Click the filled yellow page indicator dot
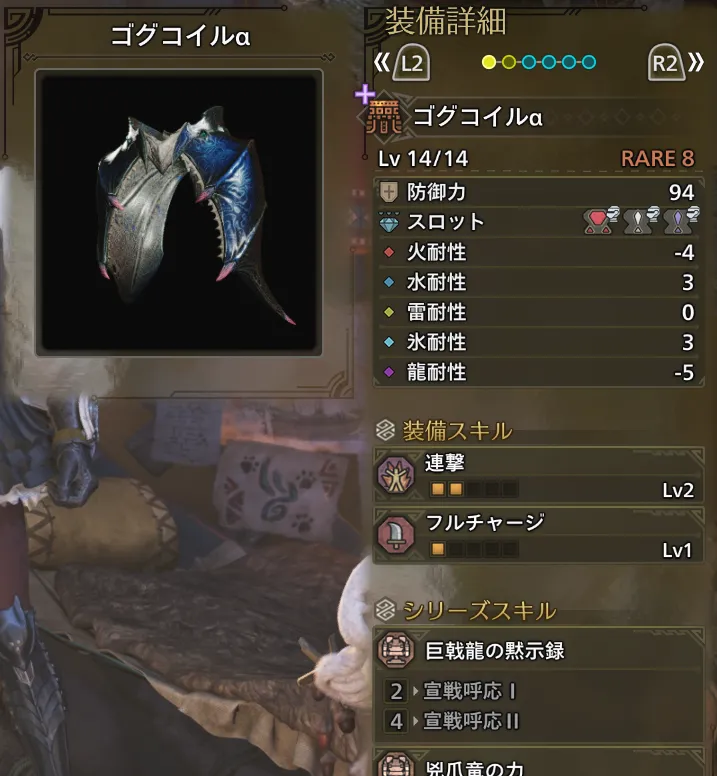 [489, 63]
